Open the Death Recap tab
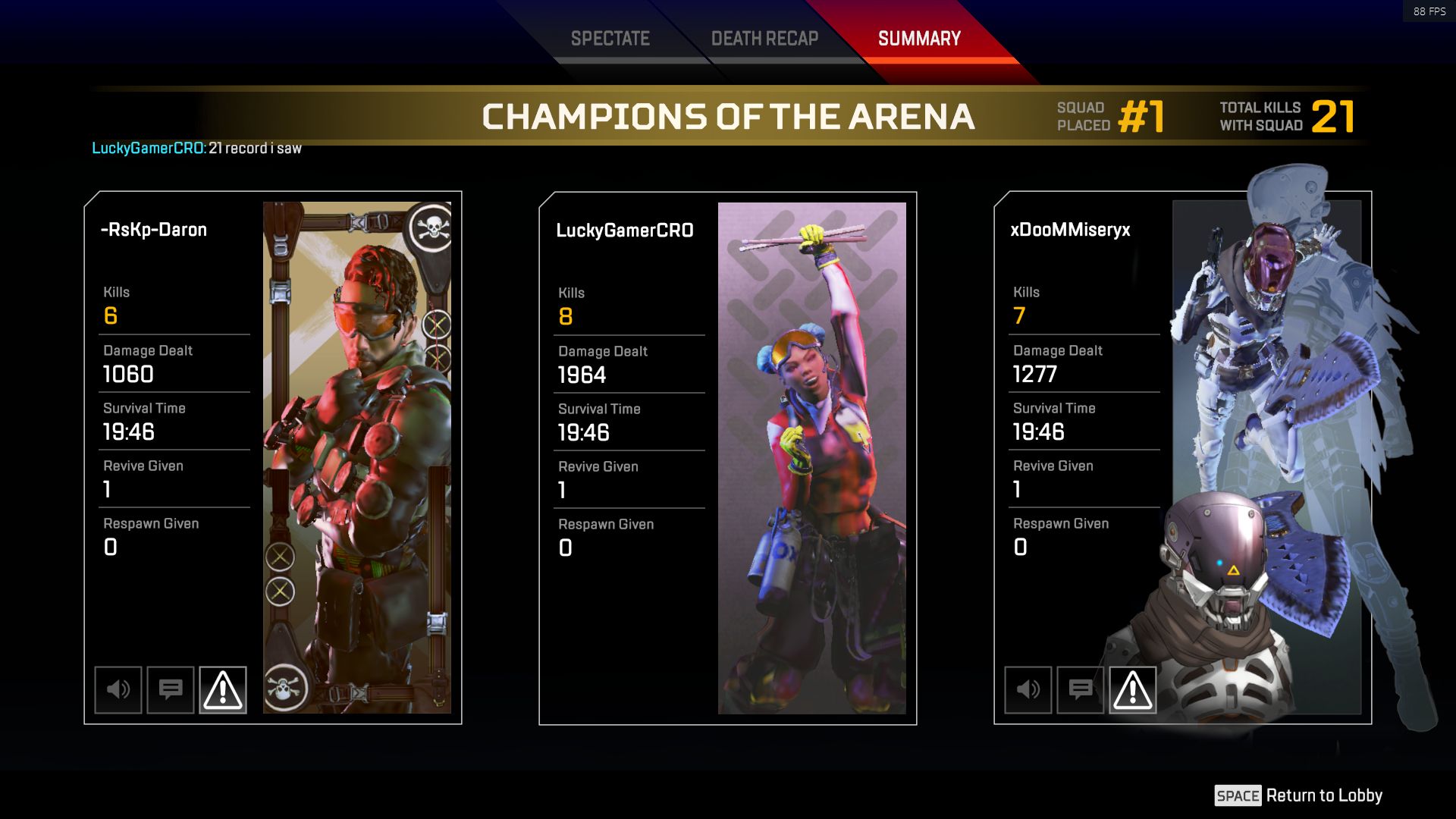Viewport: 1456px width, 819px height. (764, 39)
